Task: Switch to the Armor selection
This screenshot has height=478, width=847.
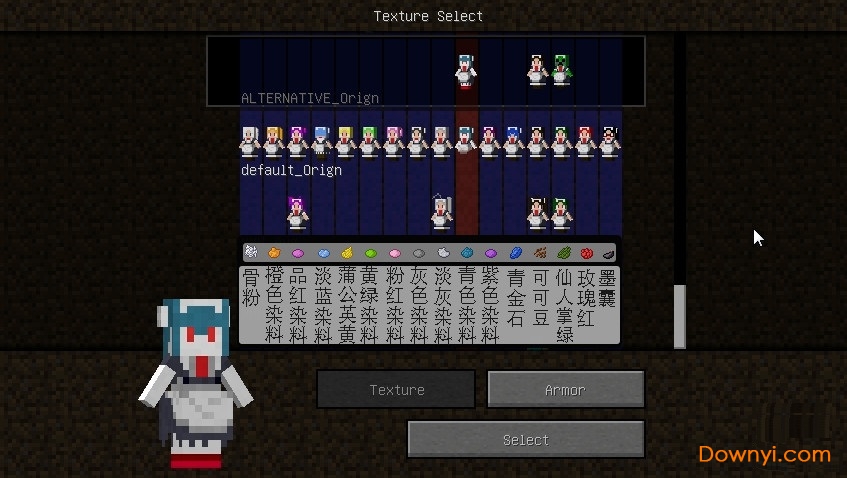Action: (565, 389)
